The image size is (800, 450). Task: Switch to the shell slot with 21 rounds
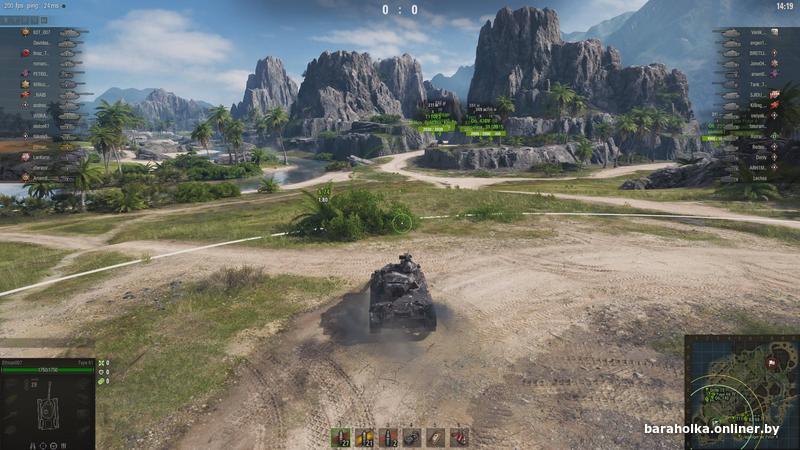(x=365, y=437)
